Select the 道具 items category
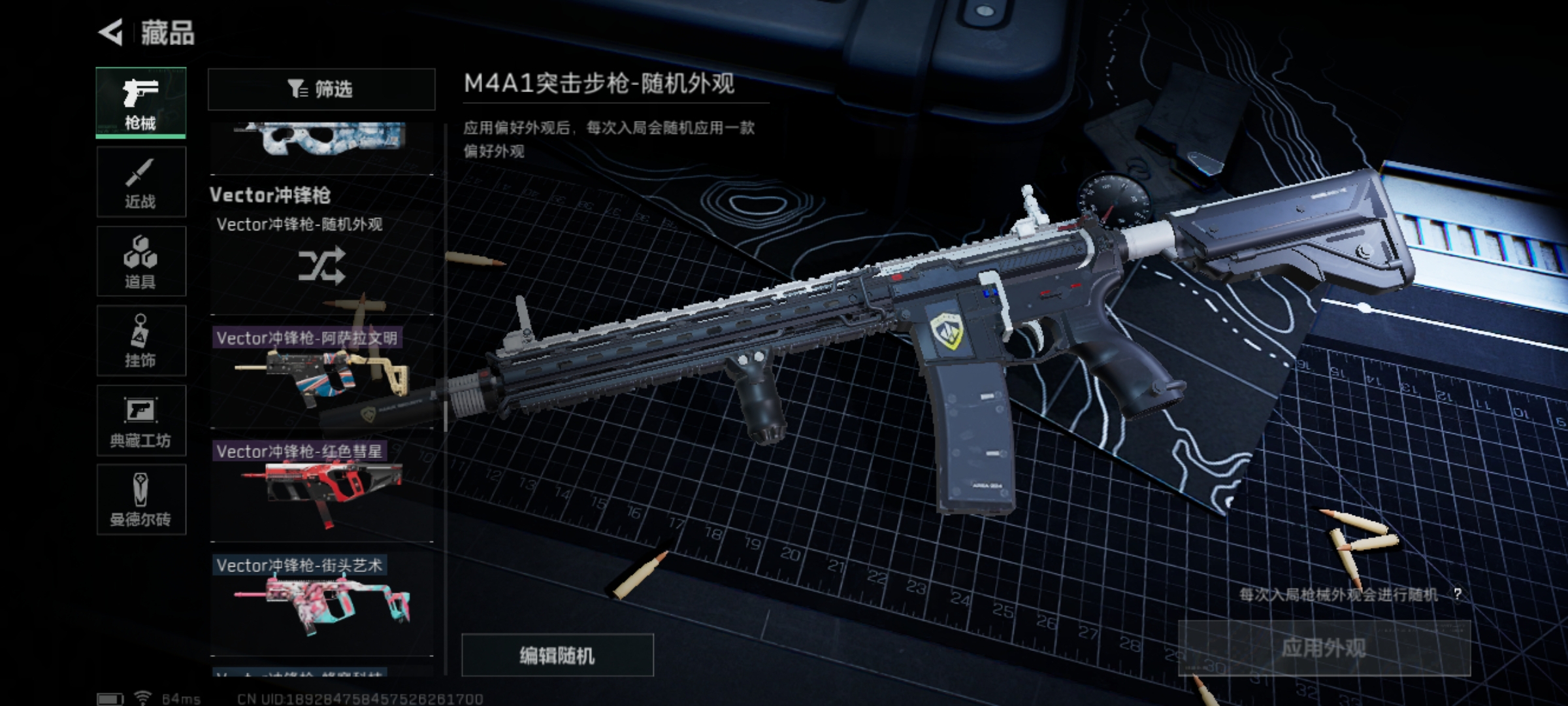Viewport: 1568px width, 706px height. pos(141,261)
